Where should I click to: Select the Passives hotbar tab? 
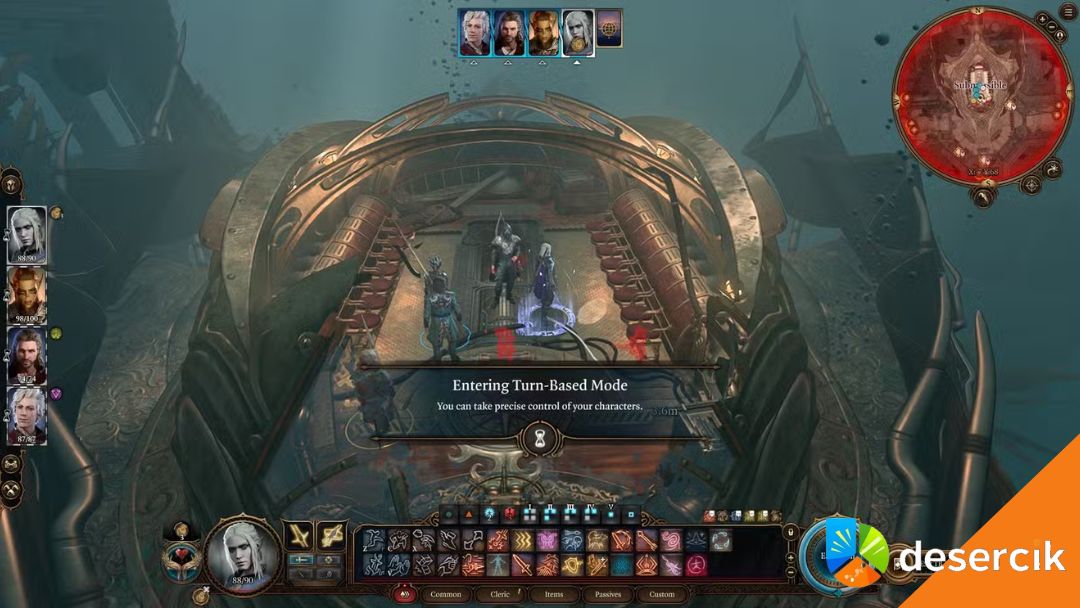(x=608, y=594)
